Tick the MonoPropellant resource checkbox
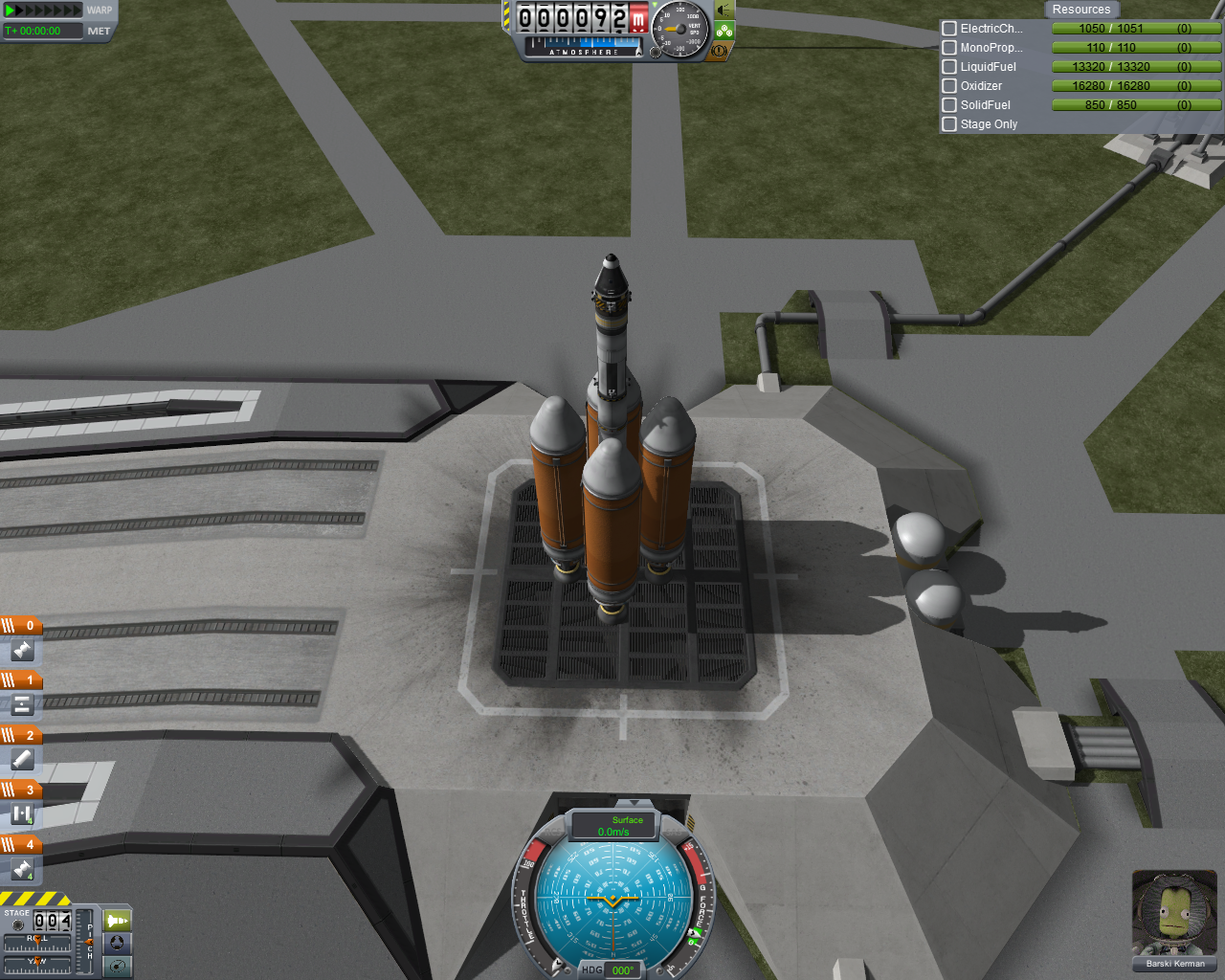This screenshot has height=980, width=1225. (949, 48)
